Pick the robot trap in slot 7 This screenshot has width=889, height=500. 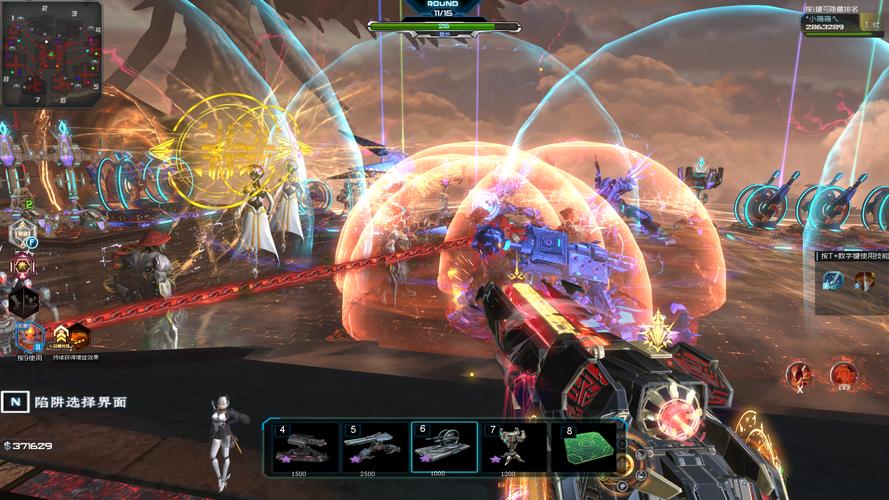tap(513, 447)
